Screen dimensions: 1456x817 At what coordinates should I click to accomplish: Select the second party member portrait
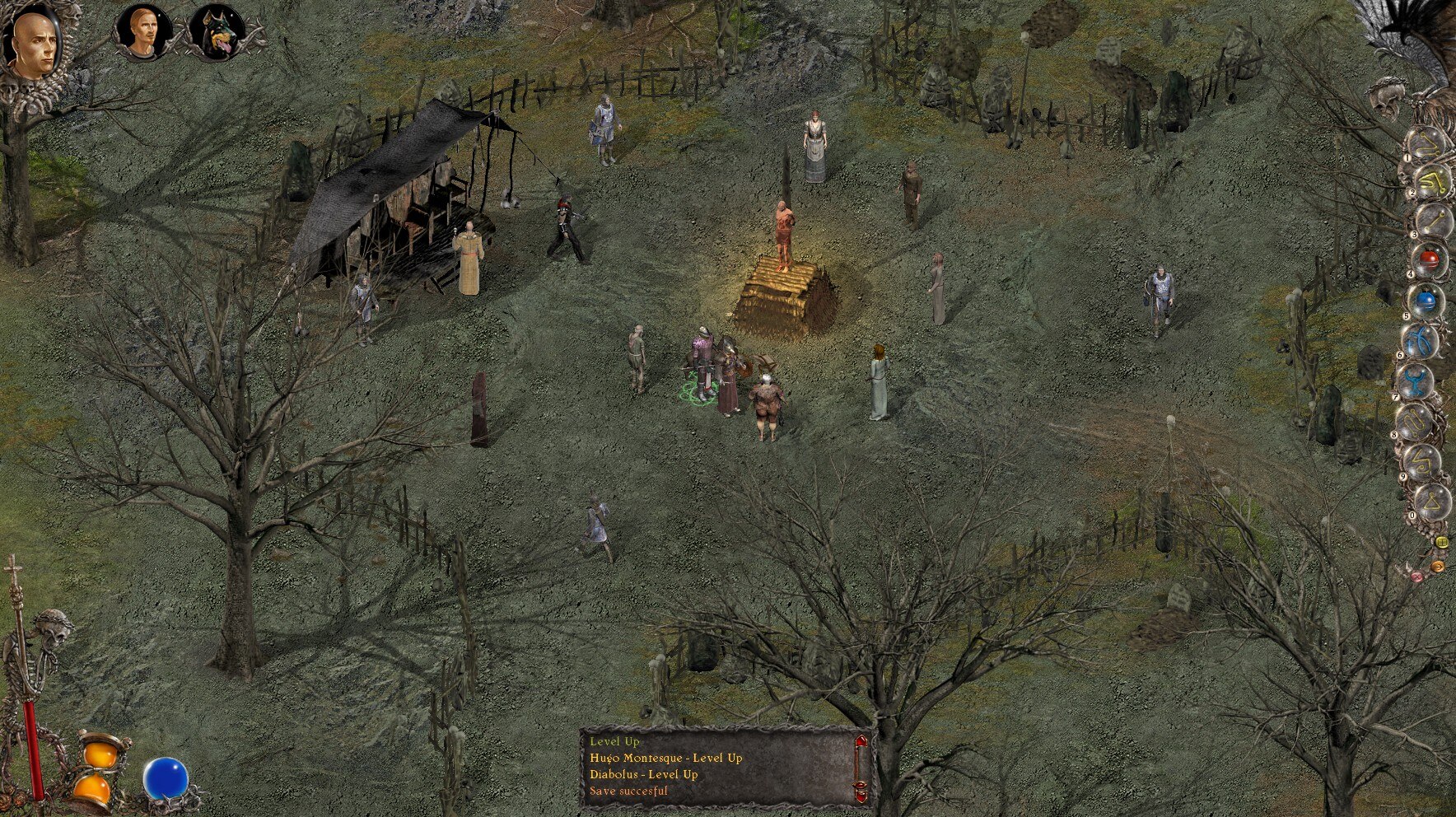[139, 35]
